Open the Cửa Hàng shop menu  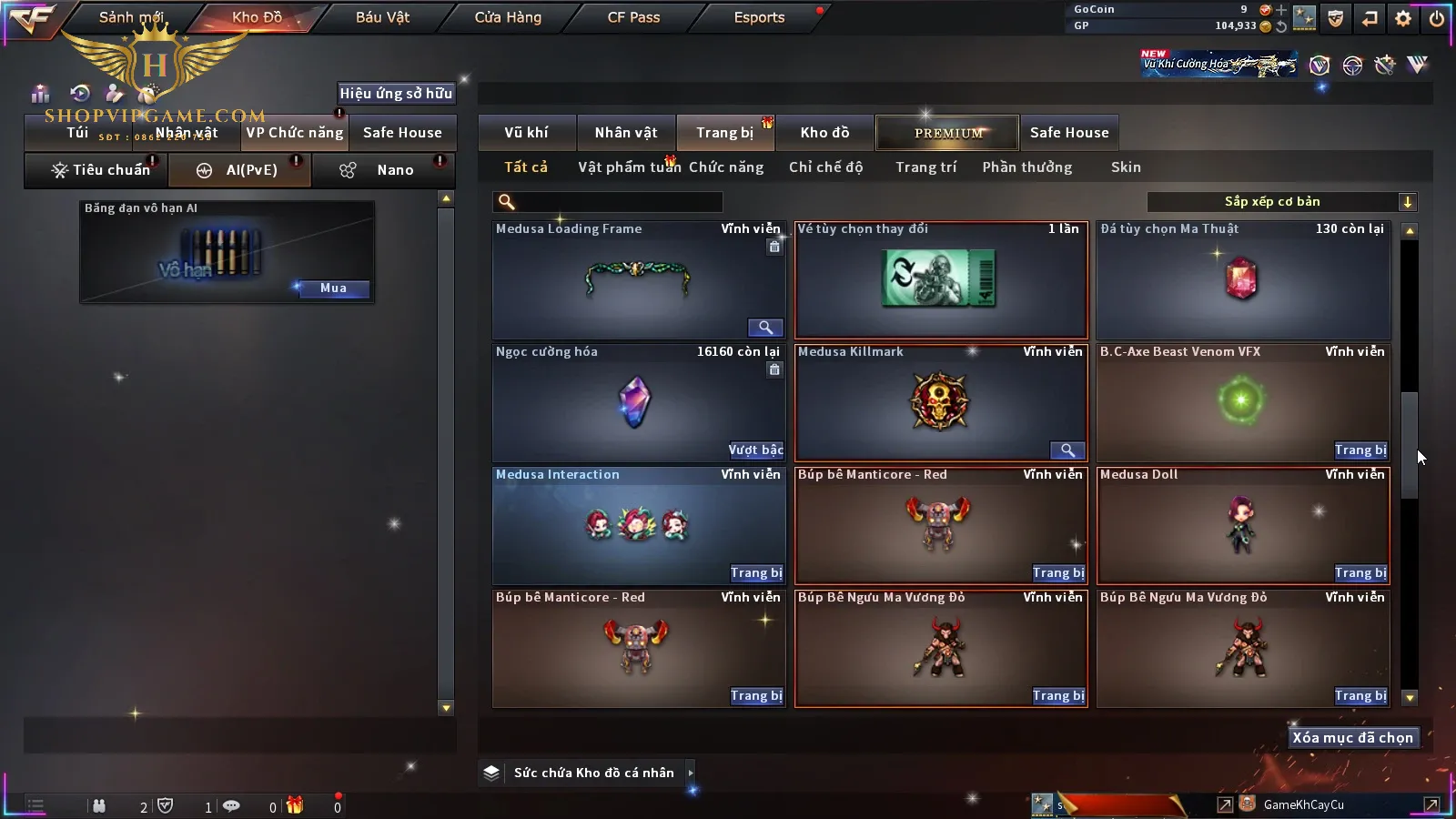coord(508,17)
